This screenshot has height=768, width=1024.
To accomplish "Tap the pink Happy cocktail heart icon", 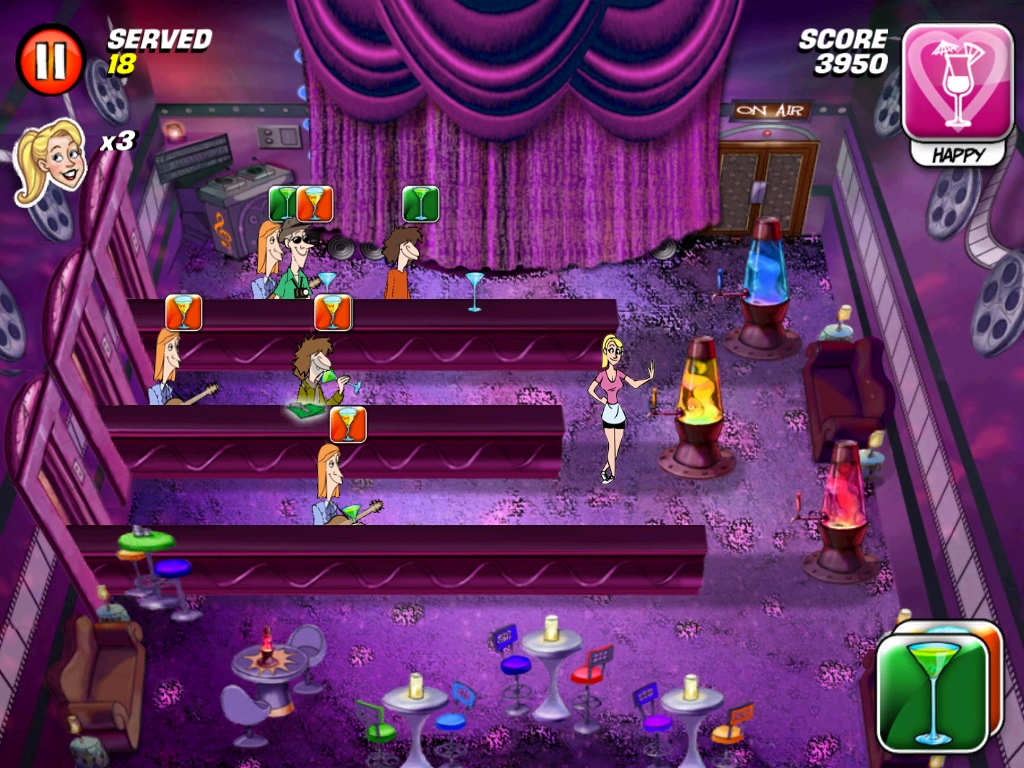I will pyautogui.click(x=957, y=83).
